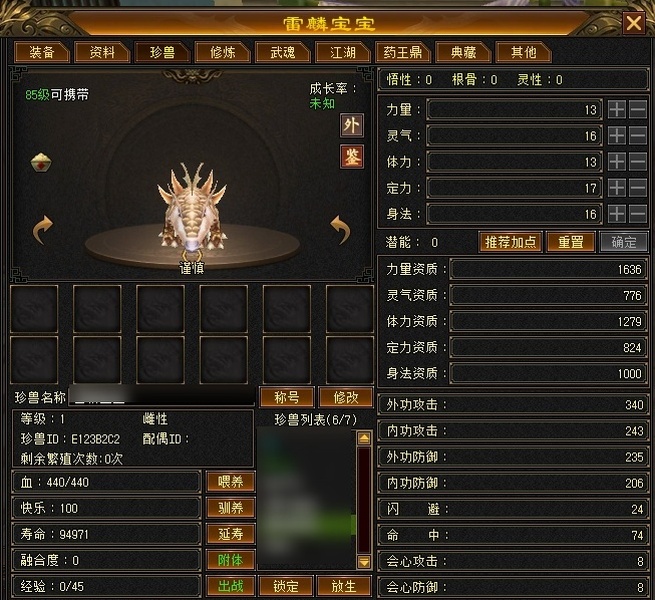This screenshot has width=655, height=600.
Task: Click the 推荐加点 button
Action: coord(511,242)
